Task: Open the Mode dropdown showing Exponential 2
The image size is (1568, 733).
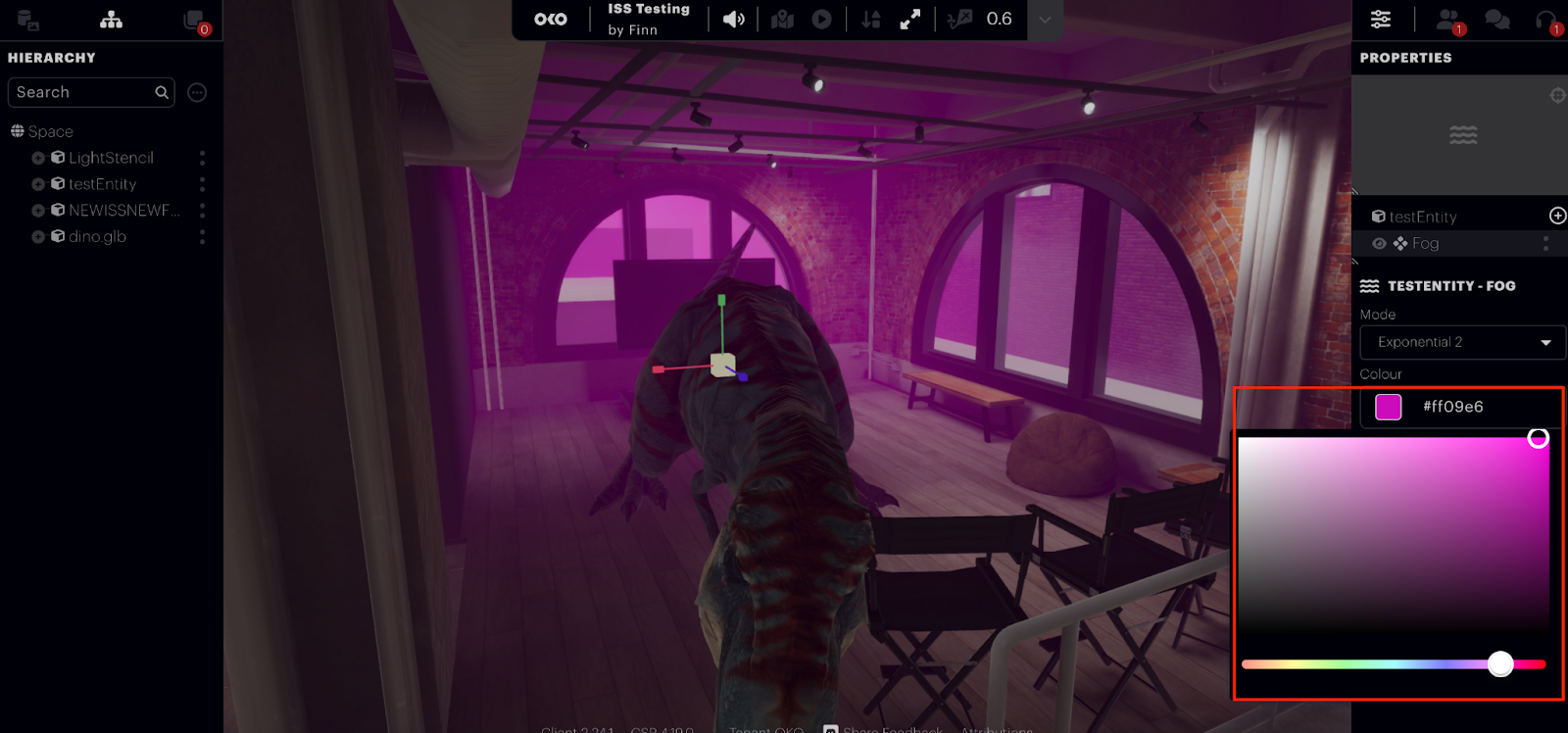Action: pyautogui.click(x=1461, y=342)
